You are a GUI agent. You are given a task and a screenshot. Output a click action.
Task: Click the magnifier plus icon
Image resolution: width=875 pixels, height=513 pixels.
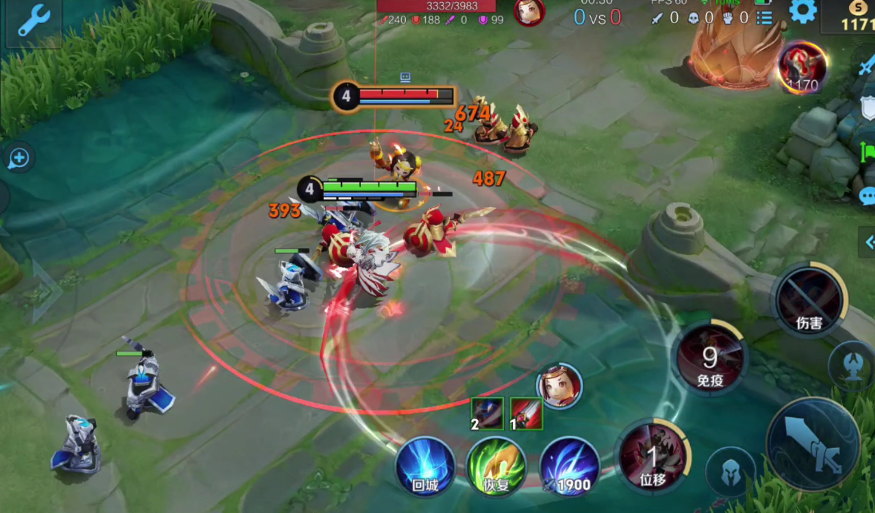(19, 158)
